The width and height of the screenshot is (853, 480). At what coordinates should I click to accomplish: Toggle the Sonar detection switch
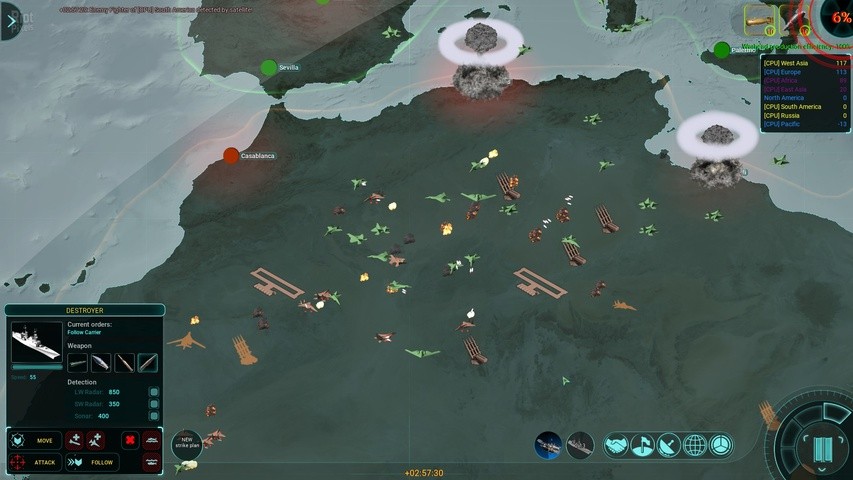point(154,415)
